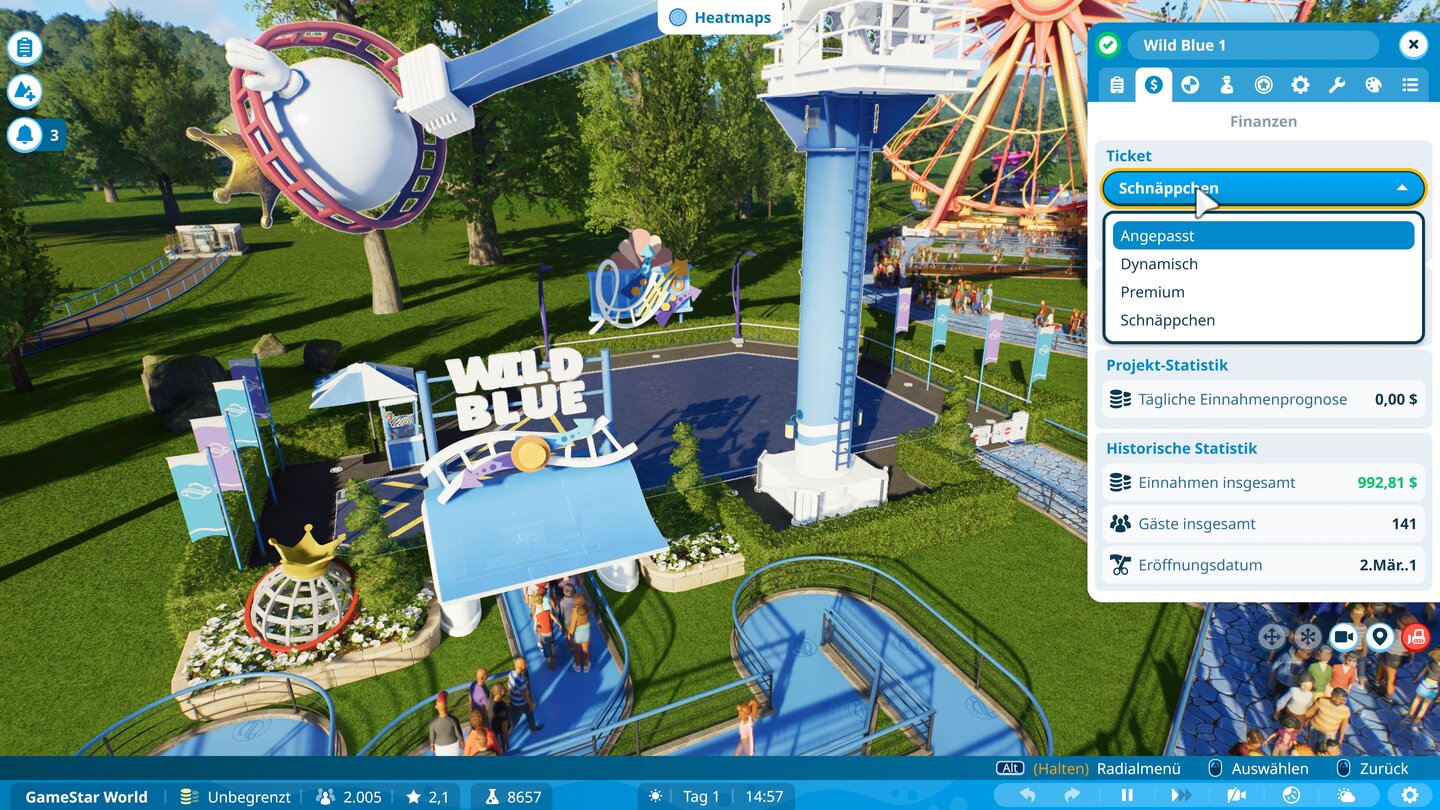Open the clipboard overview tab
Viewport: 1440px width, 810px height.
[x=1117, y=85]
